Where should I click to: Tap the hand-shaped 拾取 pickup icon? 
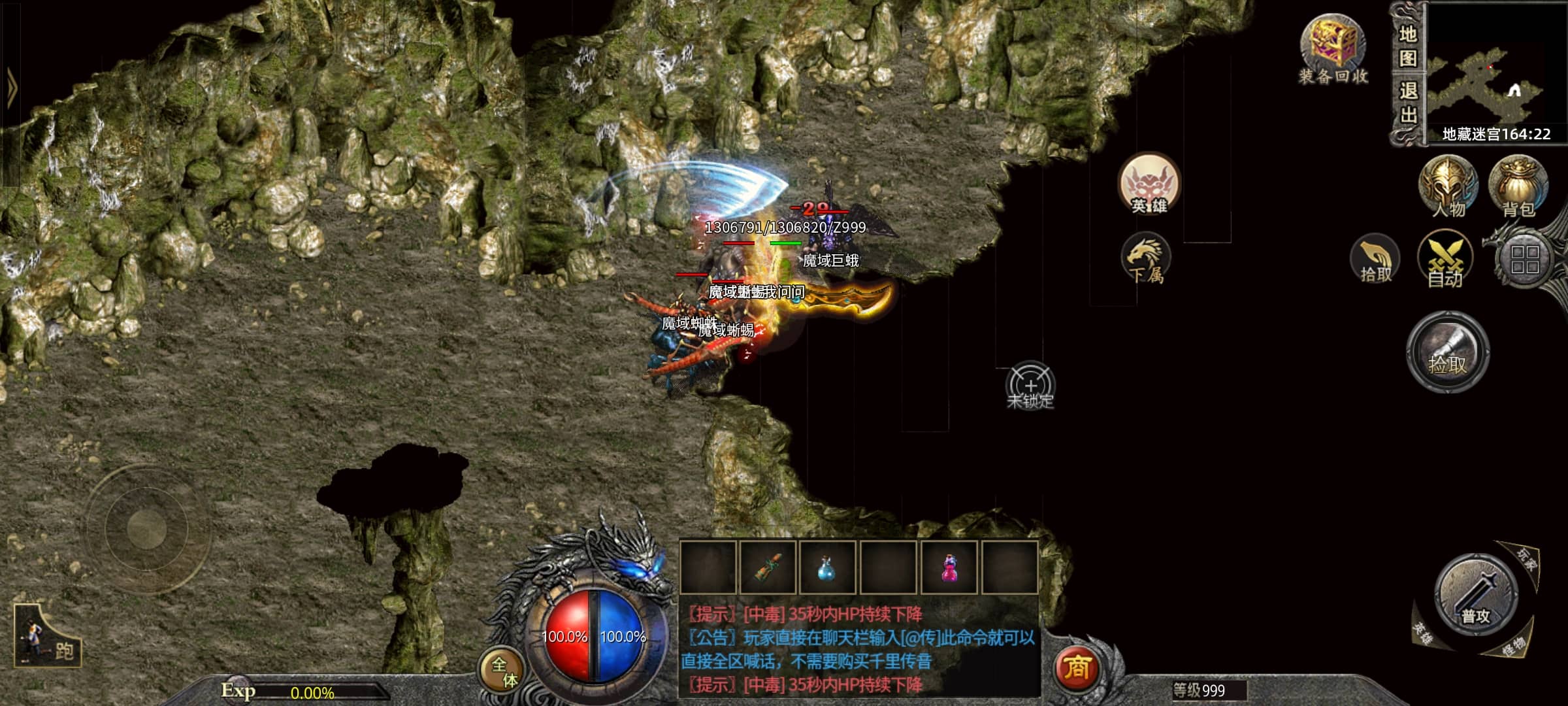click(x=1375, y=261)
